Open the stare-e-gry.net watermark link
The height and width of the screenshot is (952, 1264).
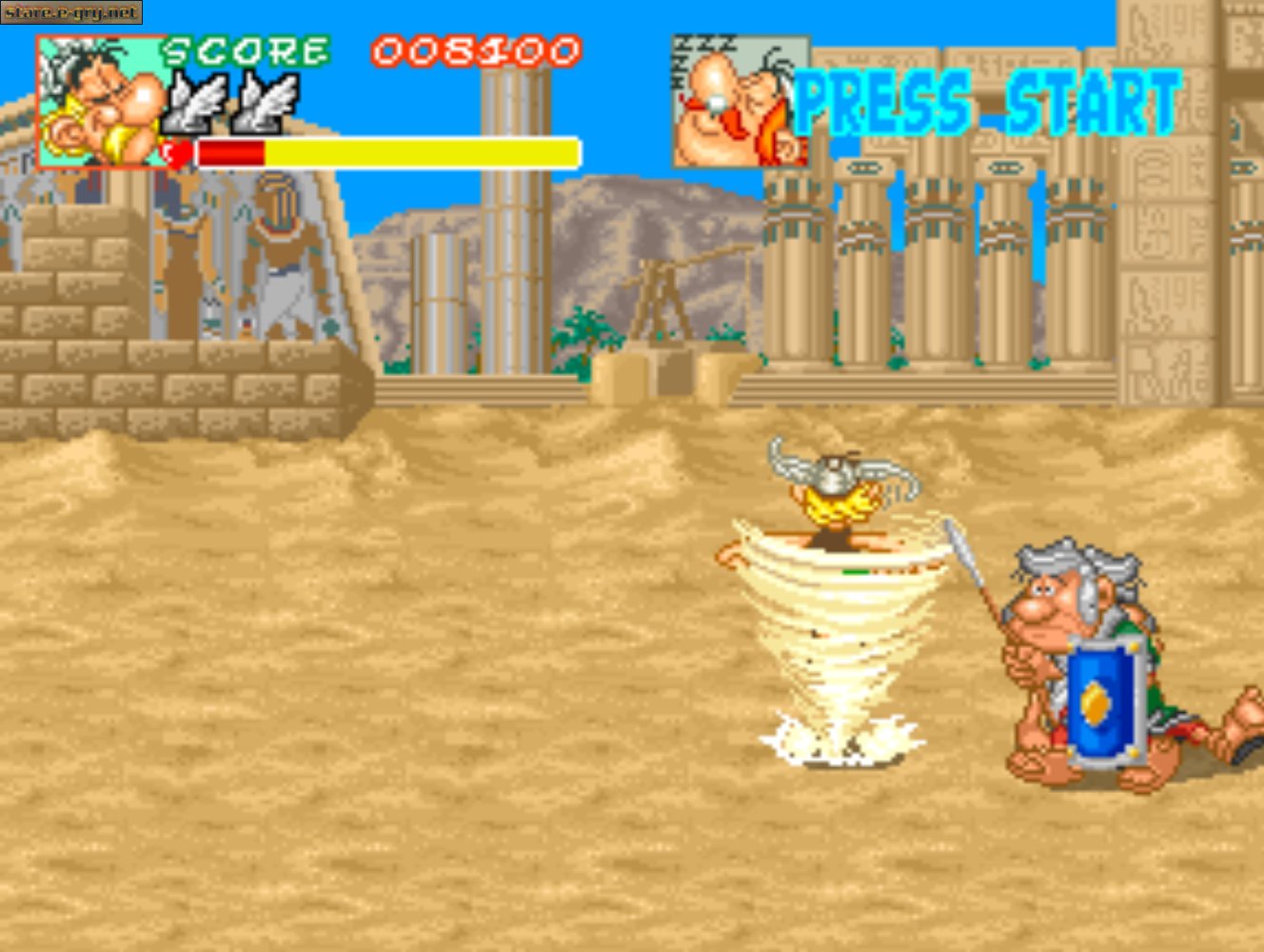click(71, 12)
